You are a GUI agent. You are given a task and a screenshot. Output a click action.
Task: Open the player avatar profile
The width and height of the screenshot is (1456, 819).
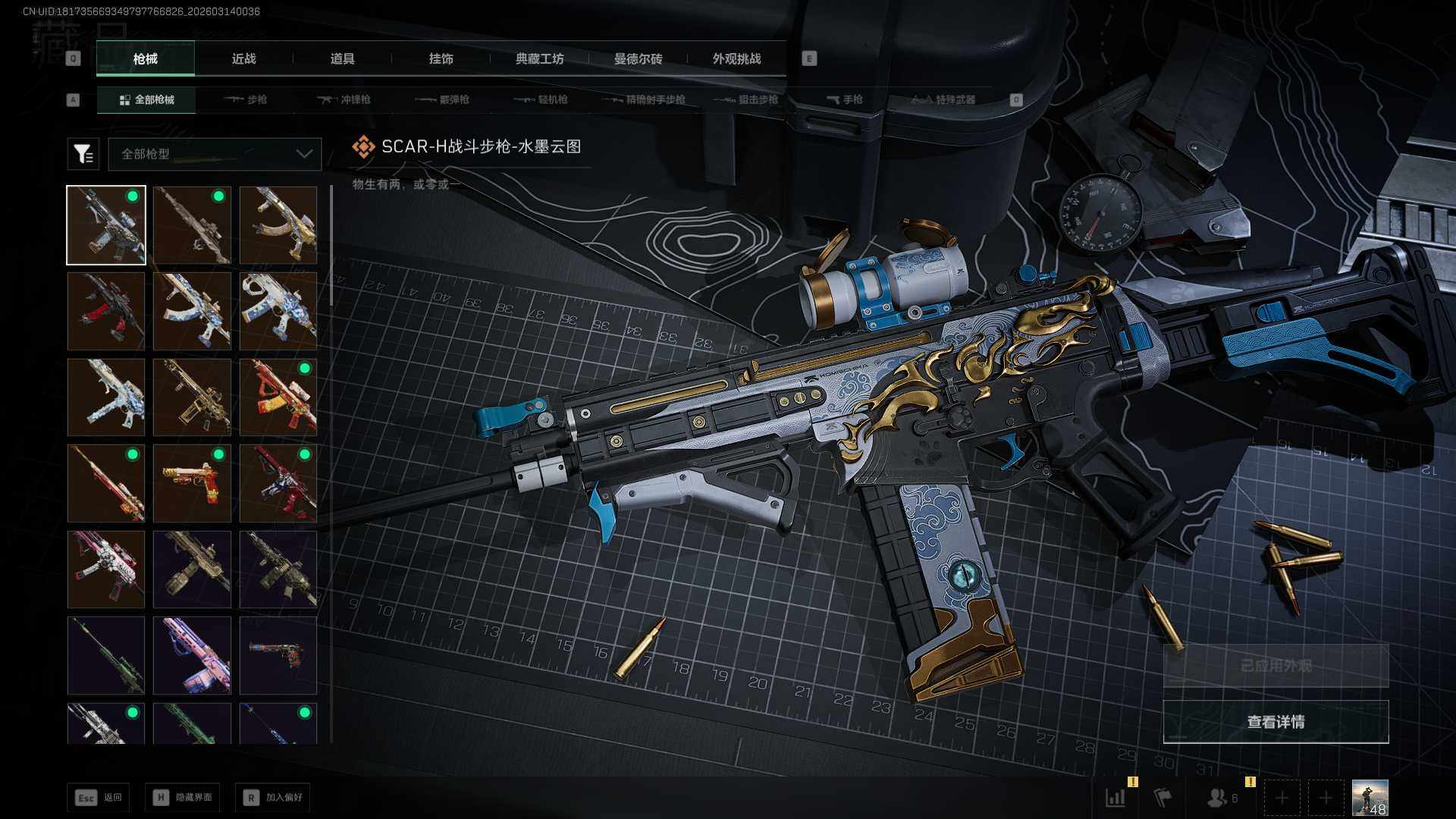coord(1370,798)
